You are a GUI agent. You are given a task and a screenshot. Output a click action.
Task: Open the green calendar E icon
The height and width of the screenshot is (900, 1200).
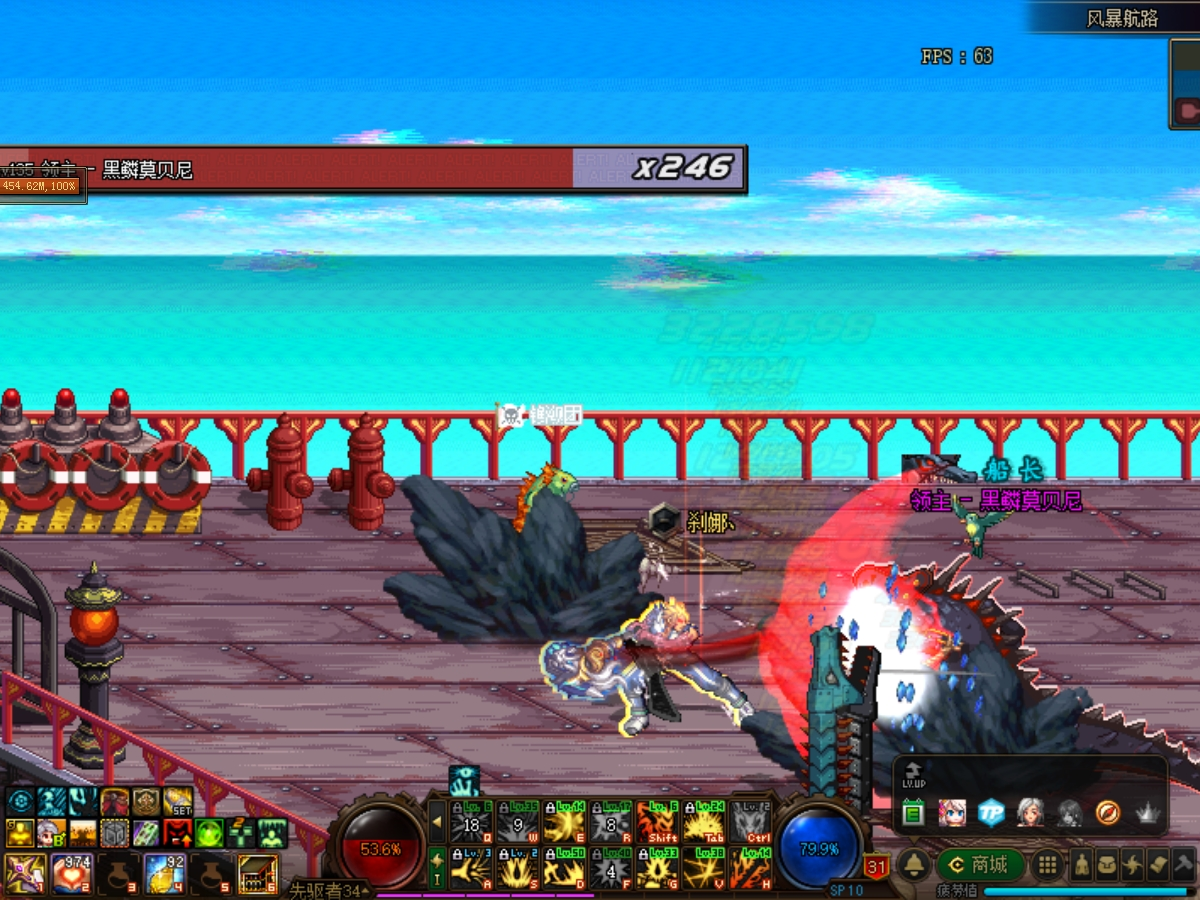coord(912,812)
